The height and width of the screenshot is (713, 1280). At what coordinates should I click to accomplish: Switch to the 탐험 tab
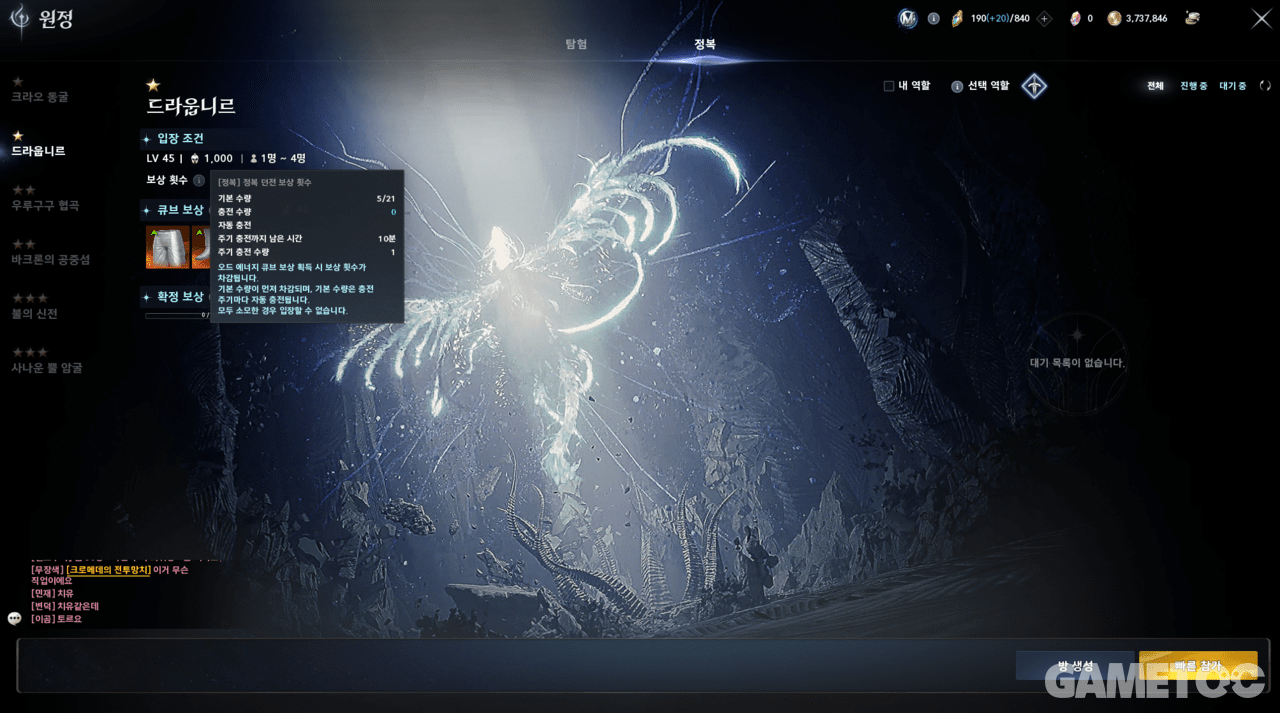tap(576, 44)
